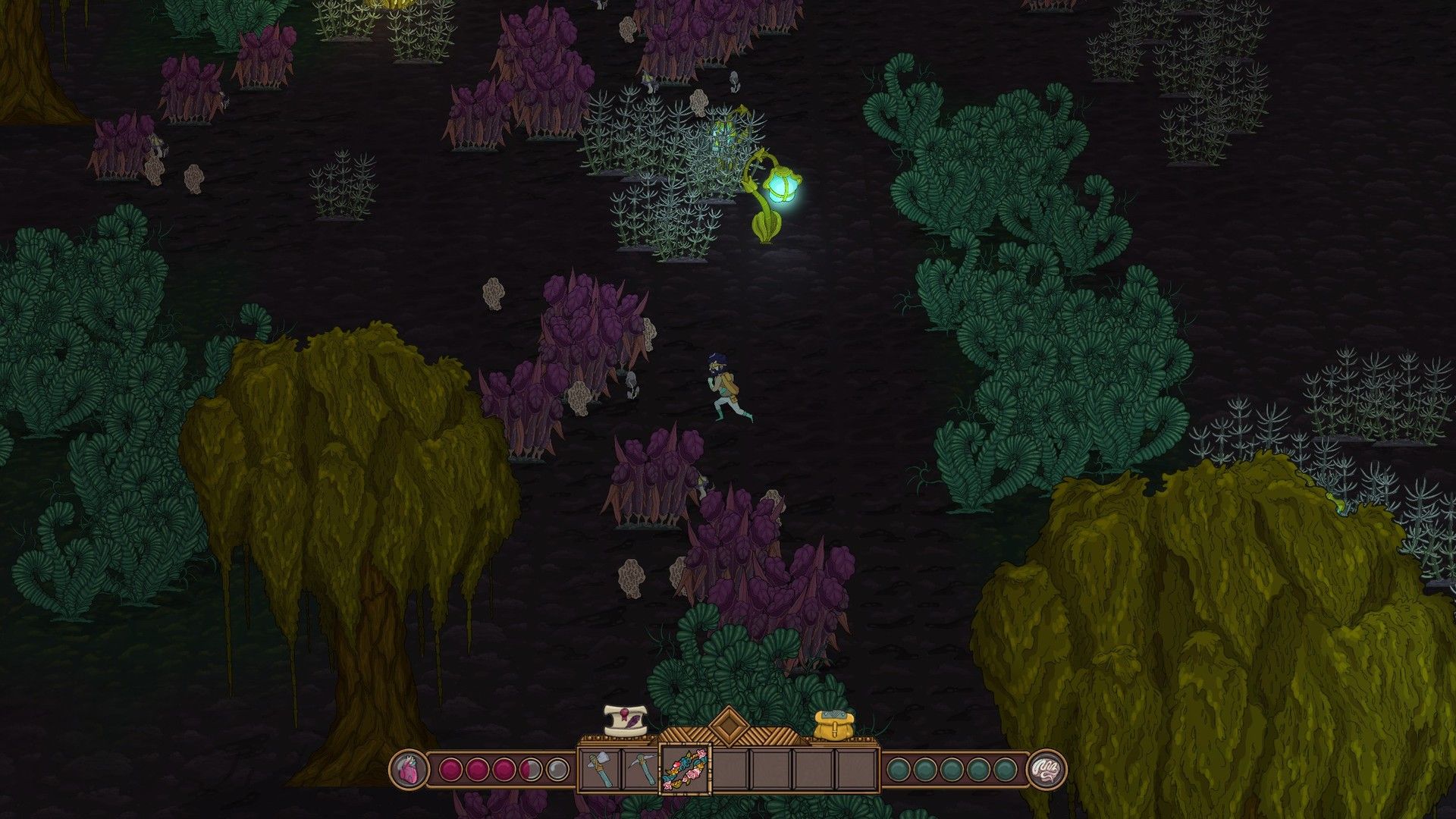Open the scroll and quill journal
This screenshot has height=819, width=1456.
[627, 720]
